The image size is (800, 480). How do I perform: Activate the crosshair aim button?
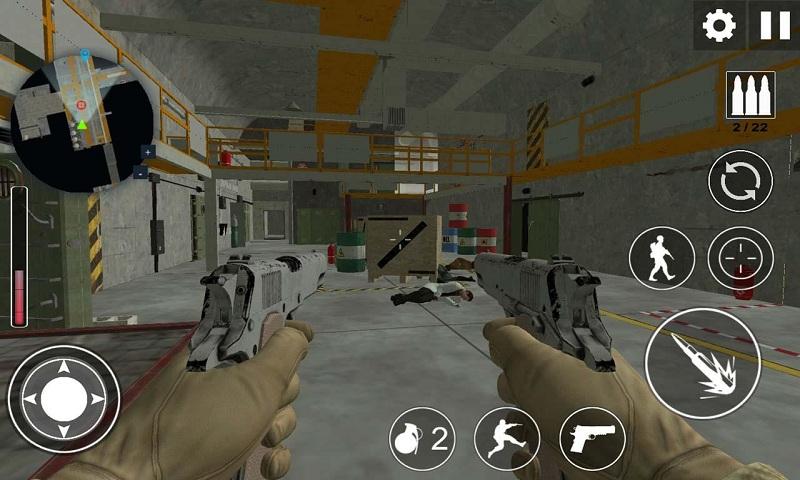pos(740,259)
